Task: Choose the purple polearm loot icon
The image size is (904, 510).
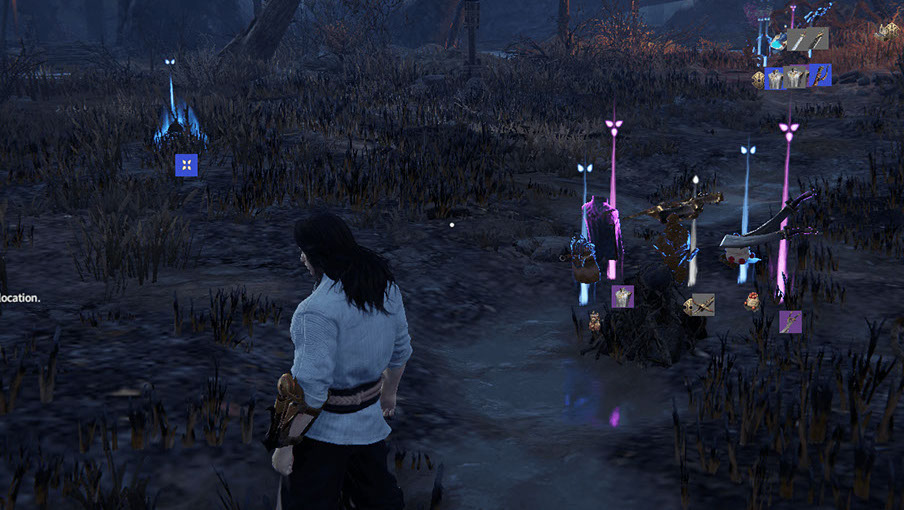Action: click(x=790, y=322)
